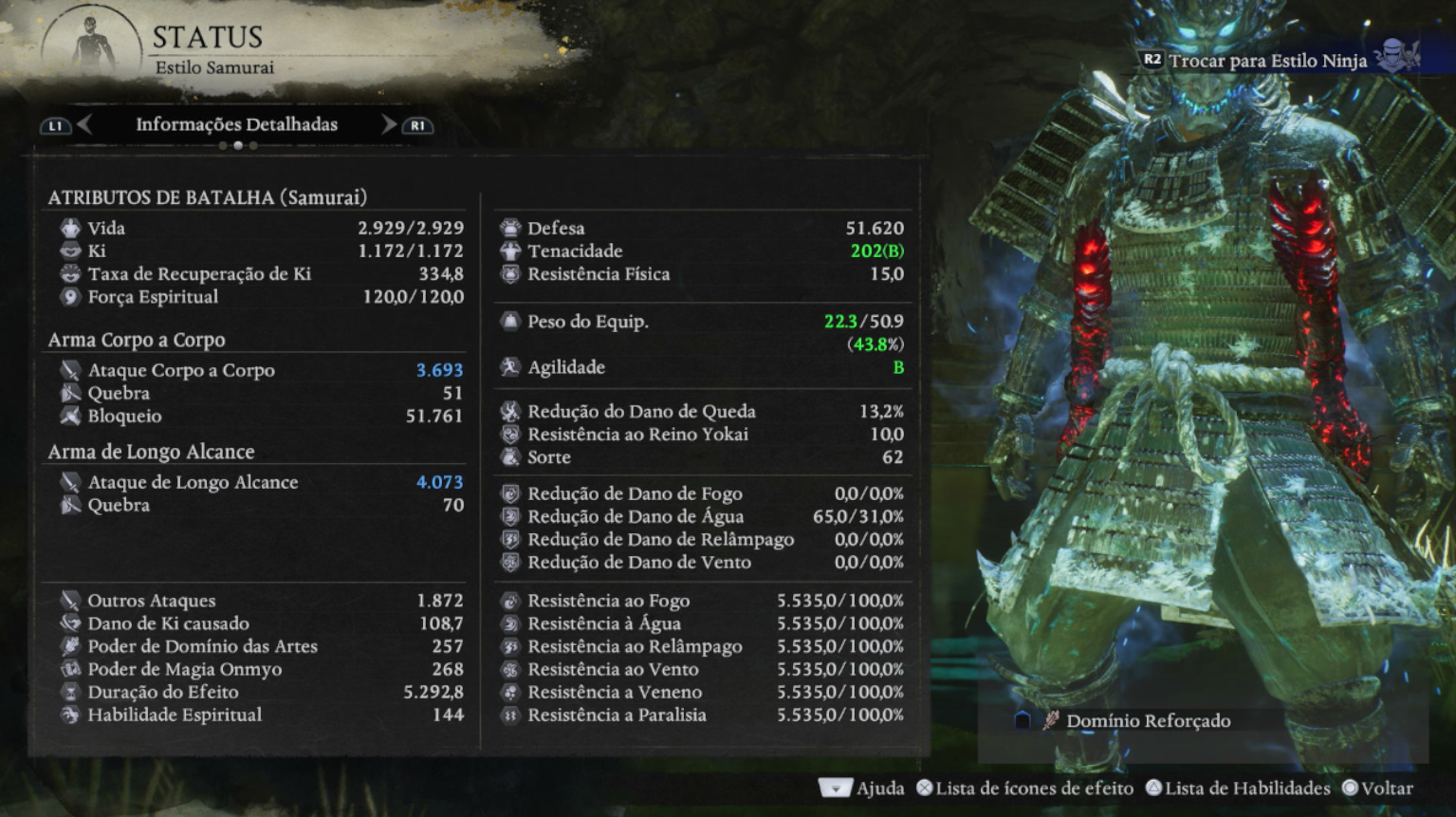Select the Sorte stat row
1456x817 pixels.
702,457
